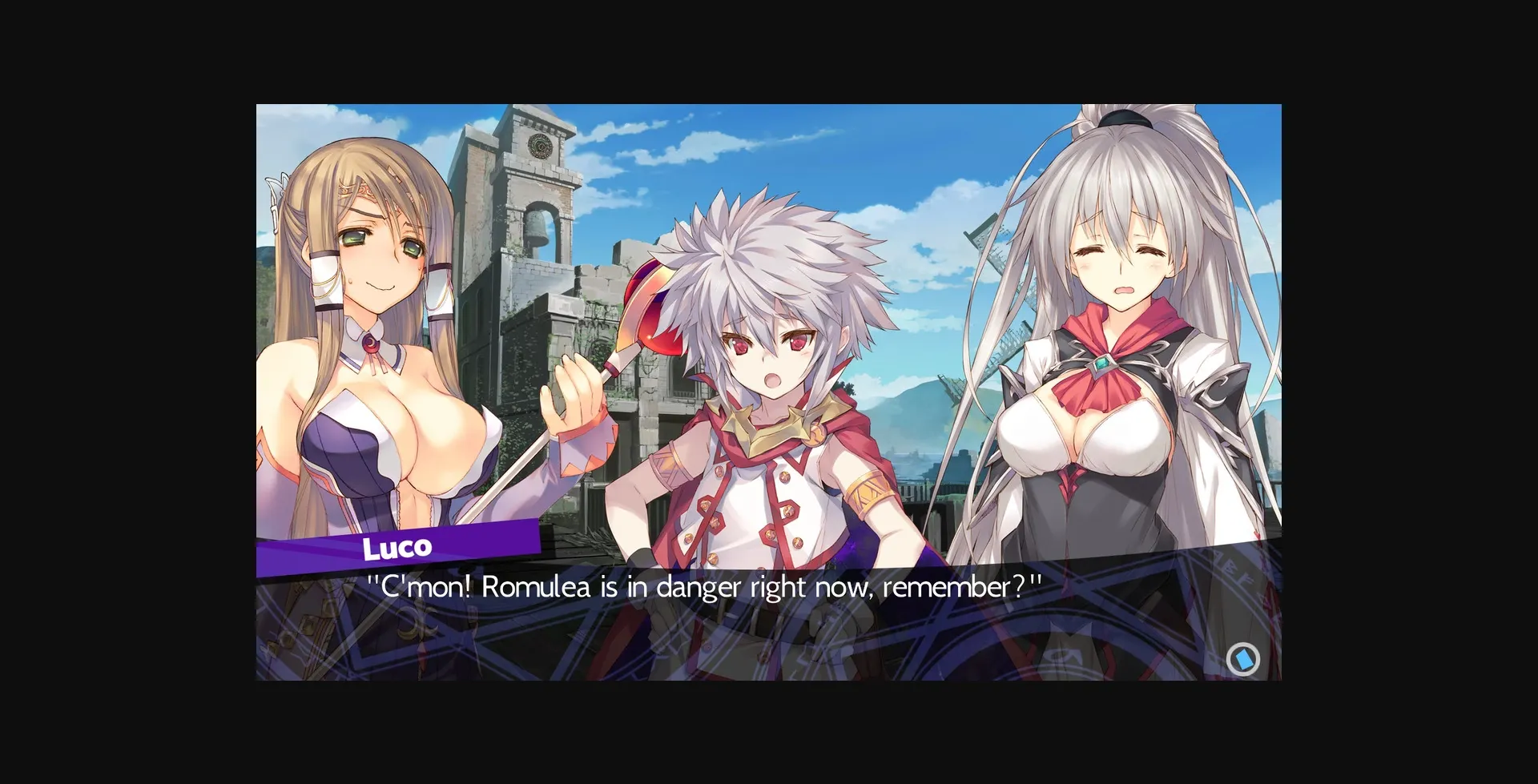The image size is (1538, 784).
Task: Click the purple Luco name plate
Action: pos(398,546)
